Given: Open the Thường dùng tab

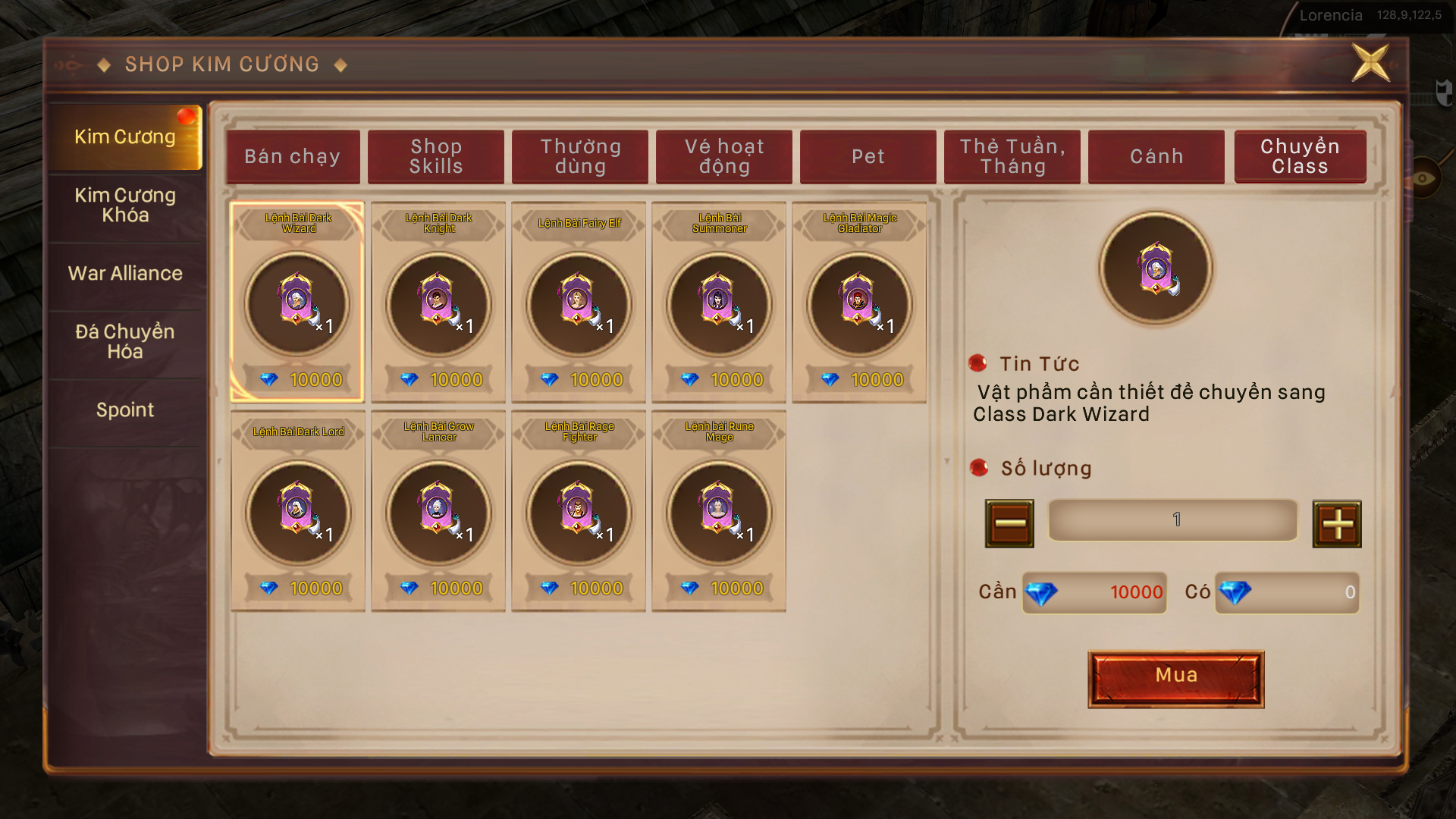Looking at the screenshot, I should tap(580, 157).
